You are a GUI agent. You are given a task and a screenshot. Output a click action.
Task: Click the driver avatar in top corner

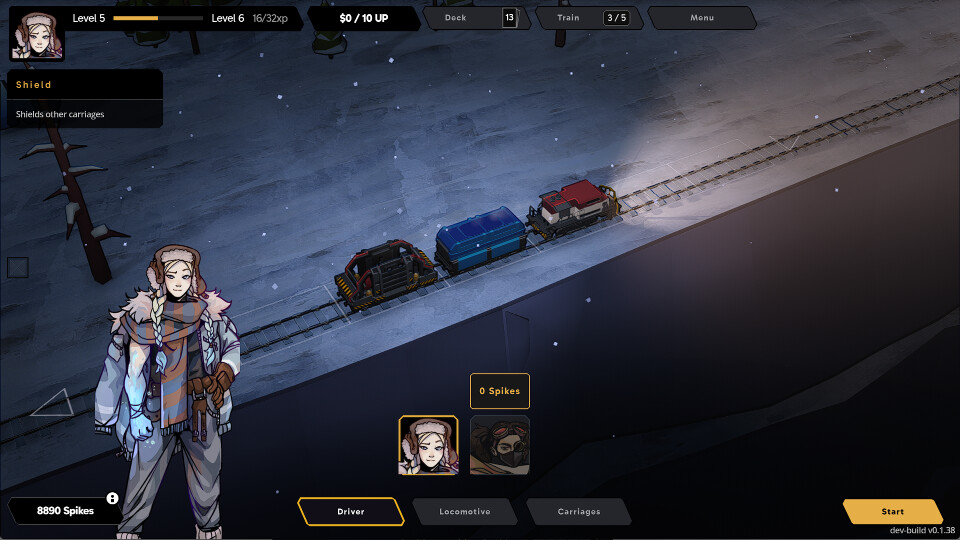[x=37, y=36]
